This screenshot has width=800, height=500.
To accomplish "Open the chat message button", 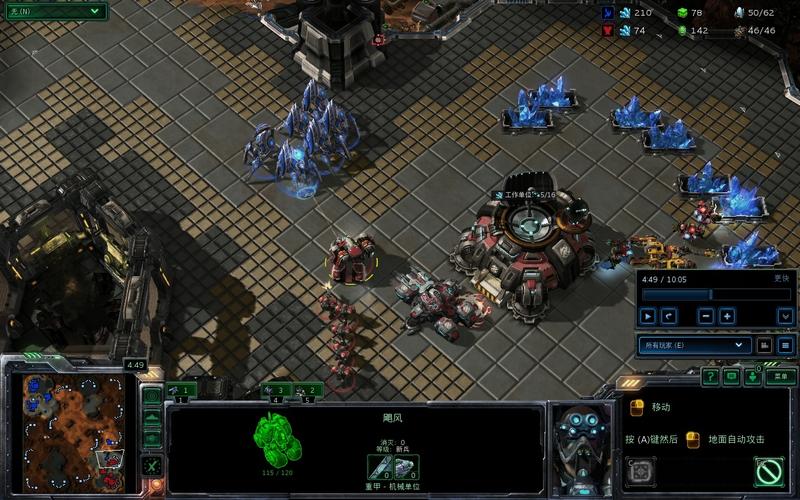I will pyautogui.click(x=732, y=377).
